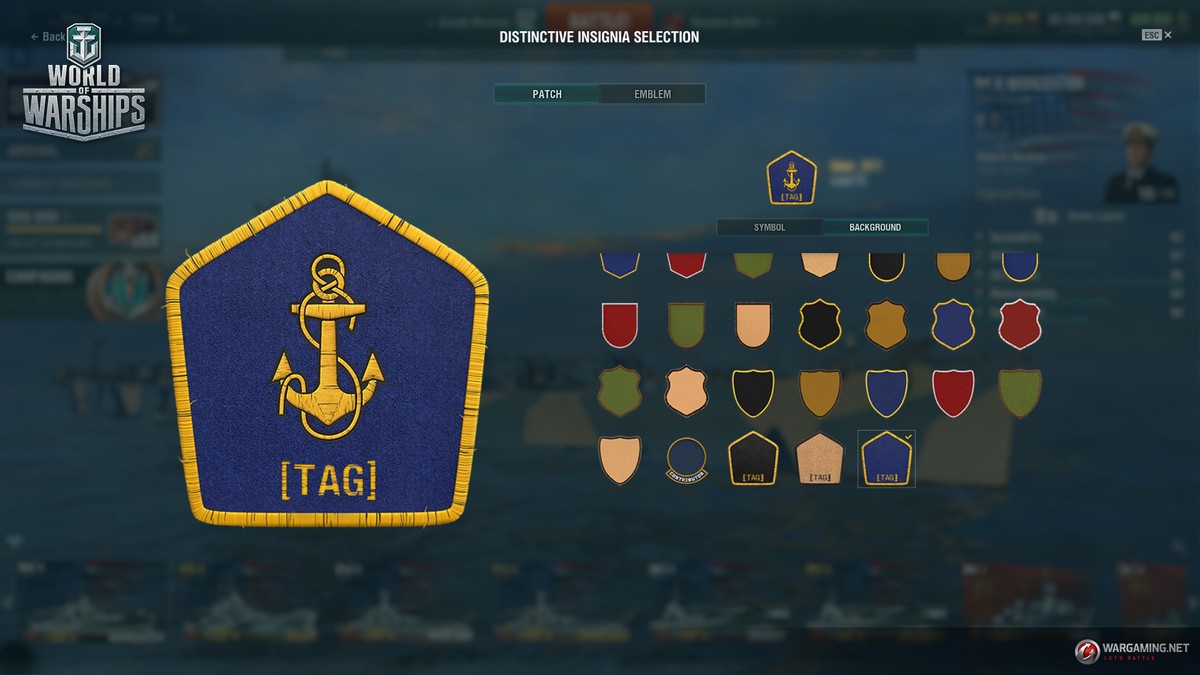The image size is (1200, 675).
Task: Pick the red badge-shaped background
Action: pyautogui.click(x=1019, y=325)
